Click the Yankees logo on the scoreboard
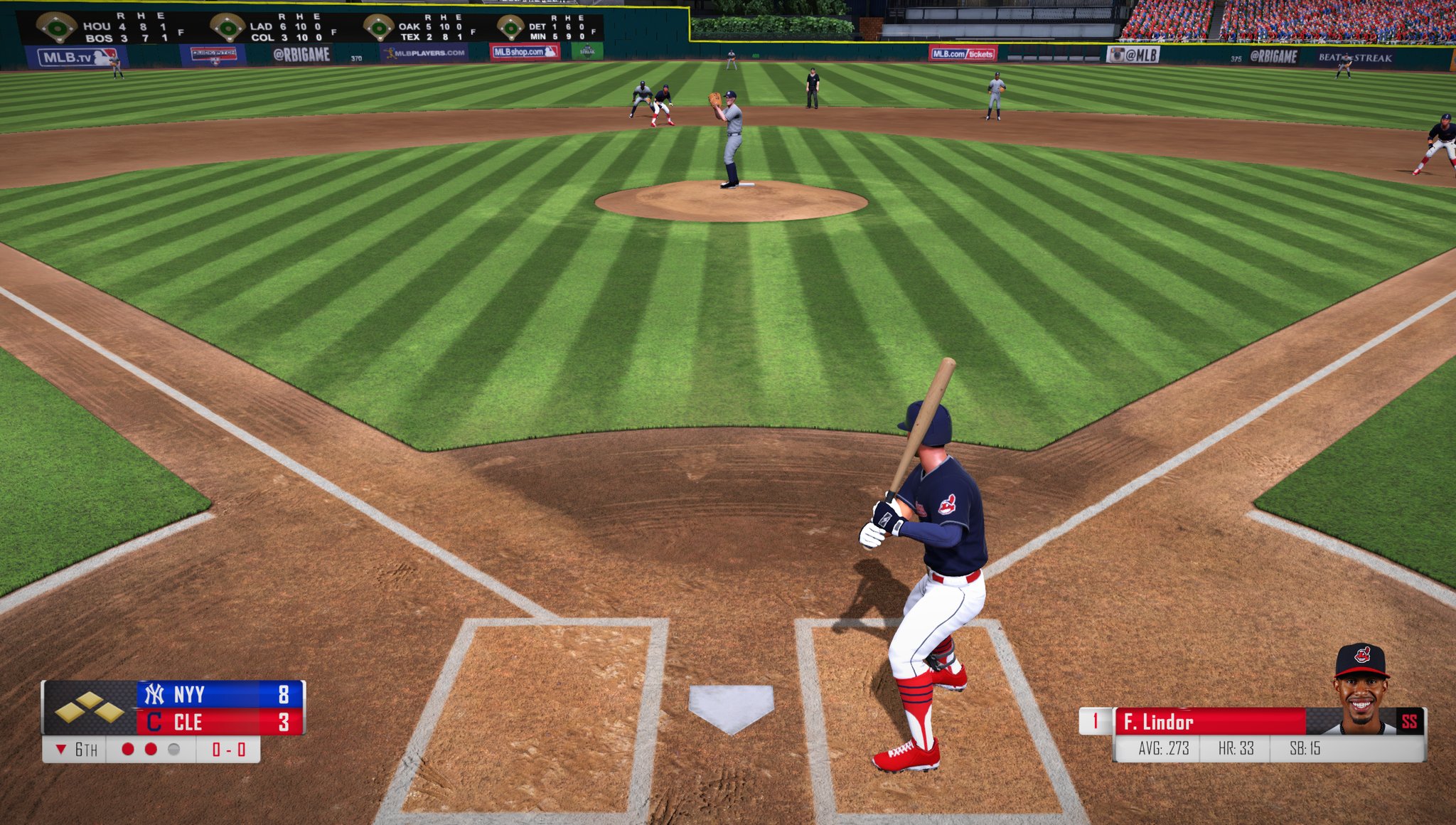 click(155, 694)
